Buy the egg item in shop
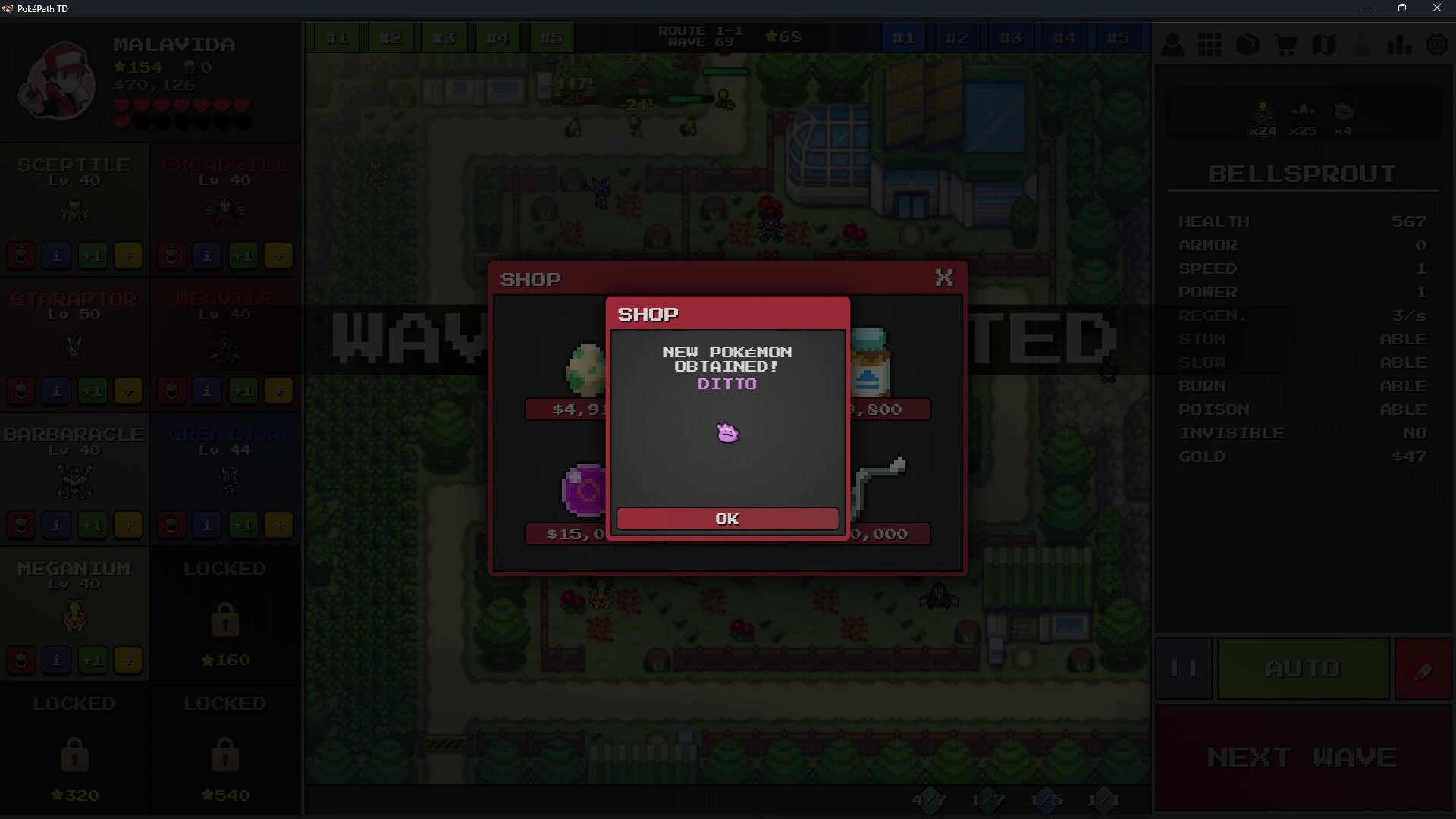 click(x=585, y=370)
